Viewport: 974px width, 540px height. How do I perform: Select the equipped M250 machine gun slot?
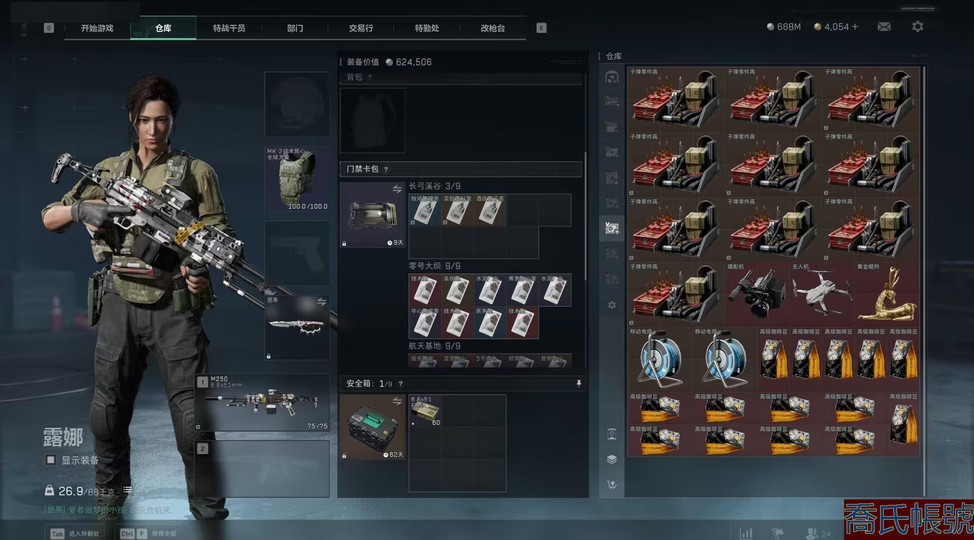click(263, 403)
